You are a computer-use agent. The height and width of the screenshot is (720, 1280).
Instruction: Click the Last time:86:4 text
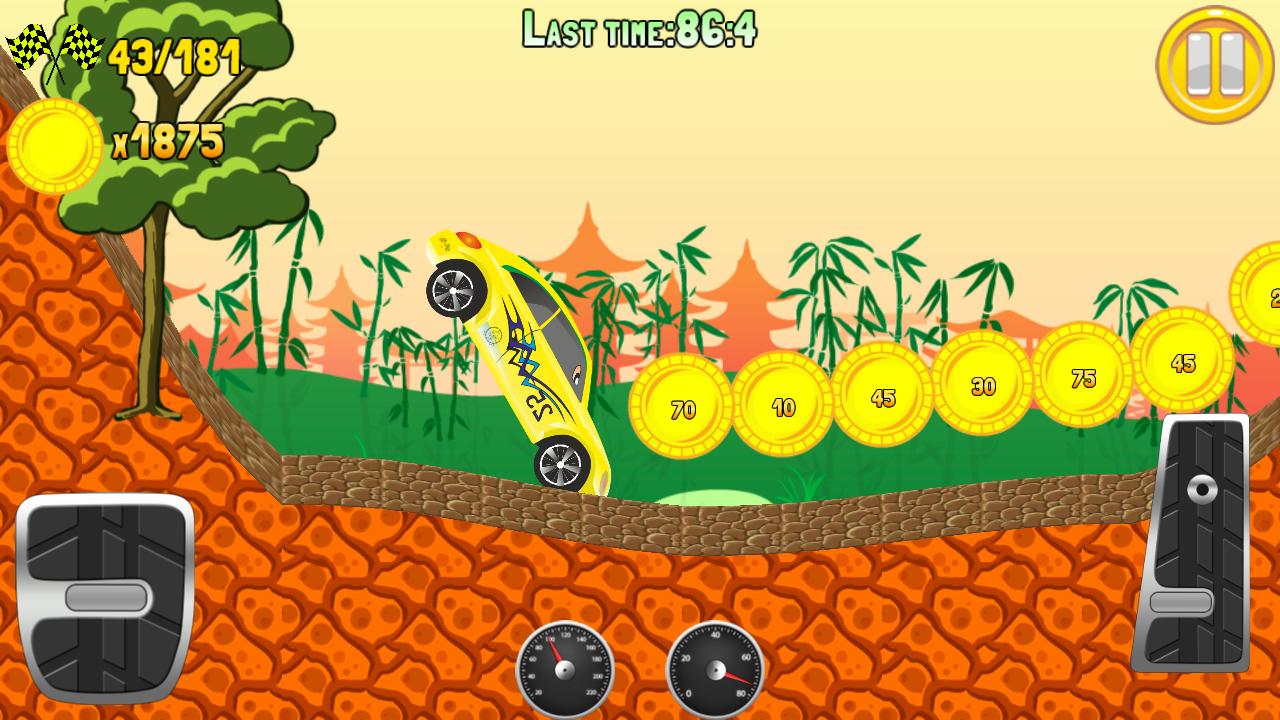pos(640,30)
